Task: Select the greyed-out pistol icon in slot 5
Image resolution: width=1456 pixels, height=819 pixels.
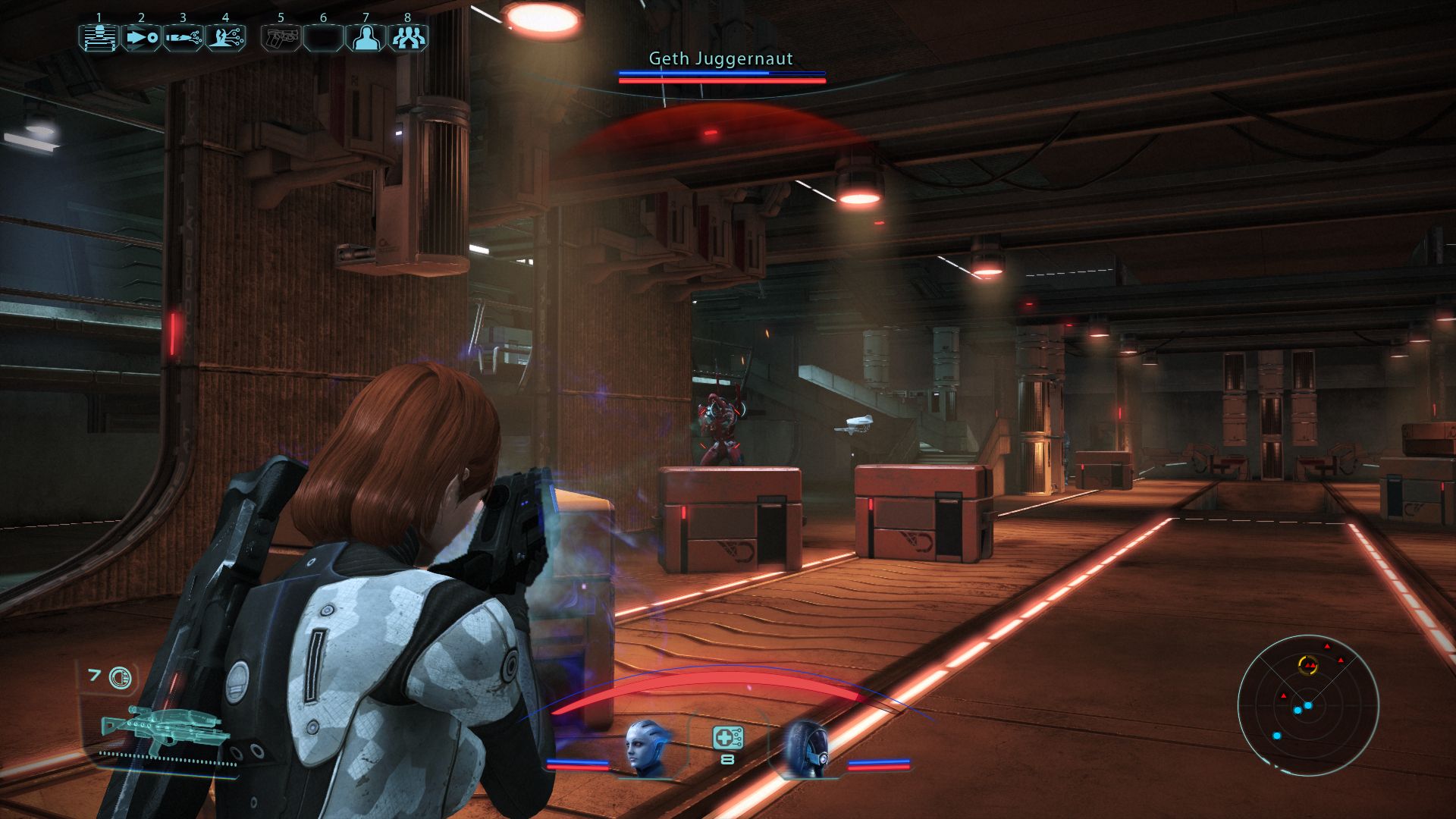Action: 281,37
